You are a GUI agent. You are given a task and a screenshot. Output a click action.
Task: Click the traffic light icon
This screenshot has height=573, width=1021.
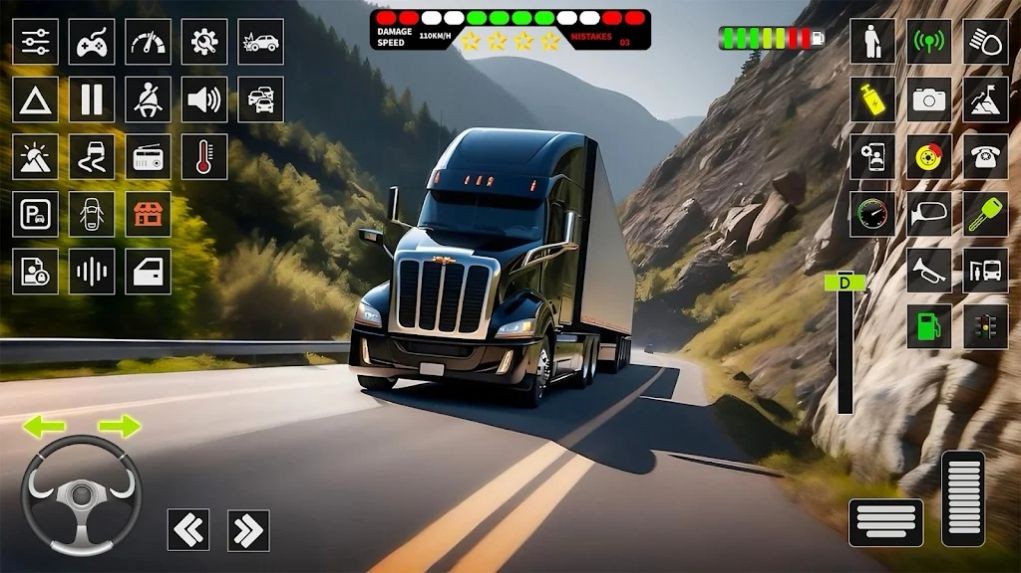point(985,327)
